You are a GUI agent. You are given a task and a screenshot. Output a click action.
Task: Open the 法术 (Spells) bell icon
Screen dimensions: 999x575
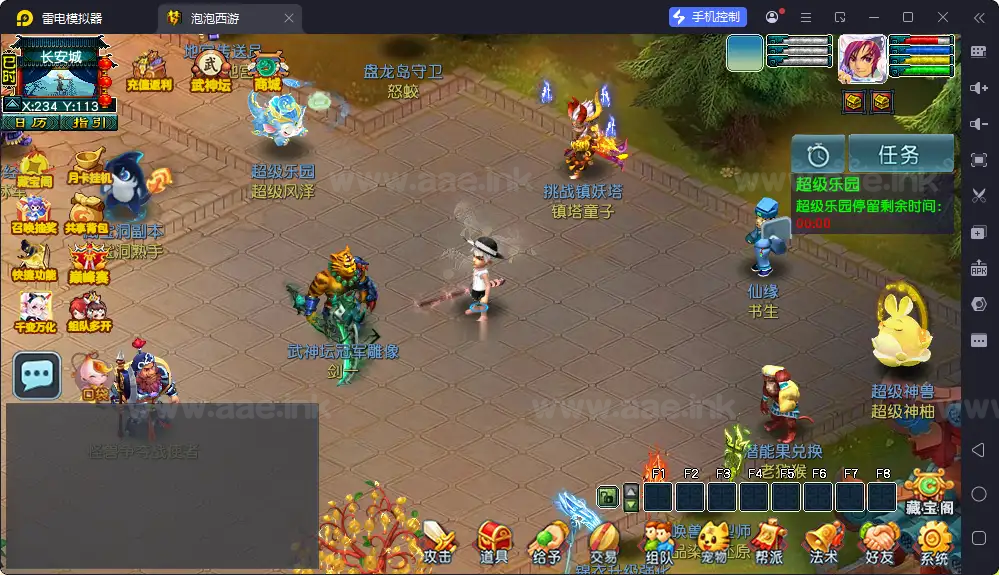tap(823, 542)
